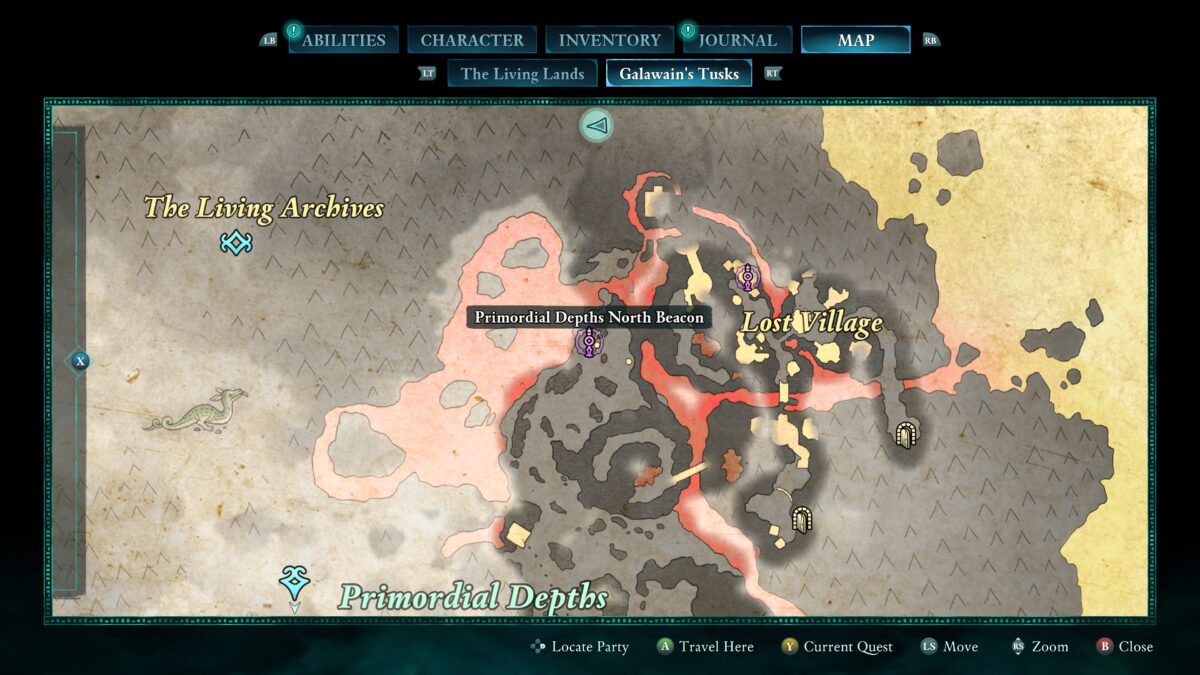1200x675 pixels.
Task: Click the Travel Here option
Action: tap(705, 647)
